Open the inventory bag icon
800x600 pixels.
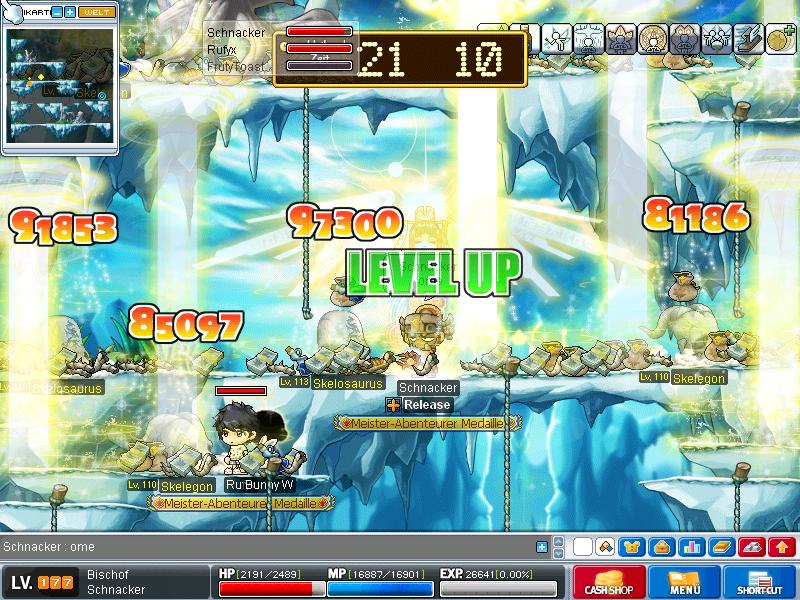pyautogui.click(x=661, y=547)
